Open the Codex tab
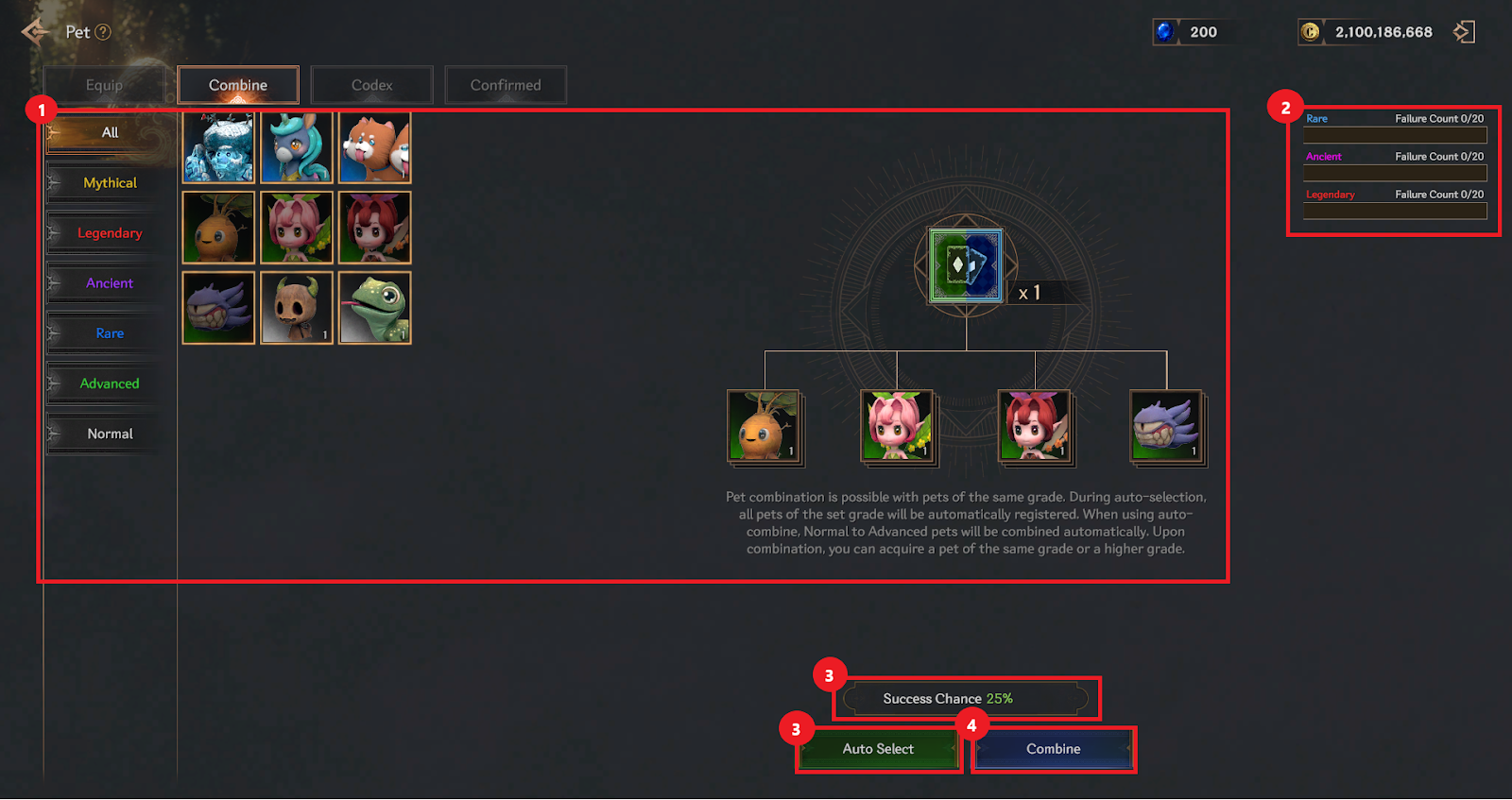The height and width of the screenshot is (800, 1512). pyautogui.click(x=371, y=85)
